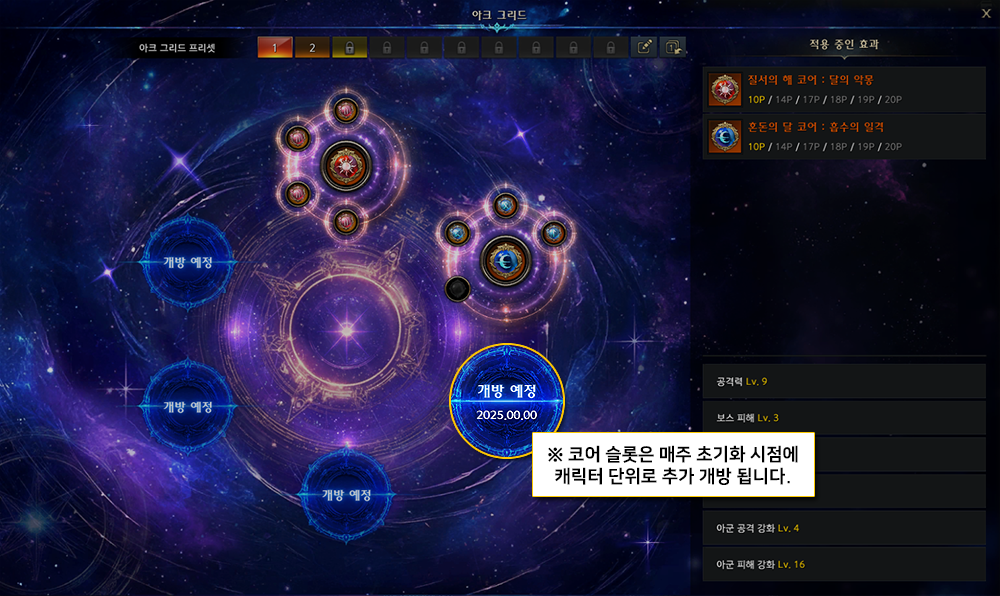Select the 아군 피해 강화 Lv. 16 row

[846, 564]
